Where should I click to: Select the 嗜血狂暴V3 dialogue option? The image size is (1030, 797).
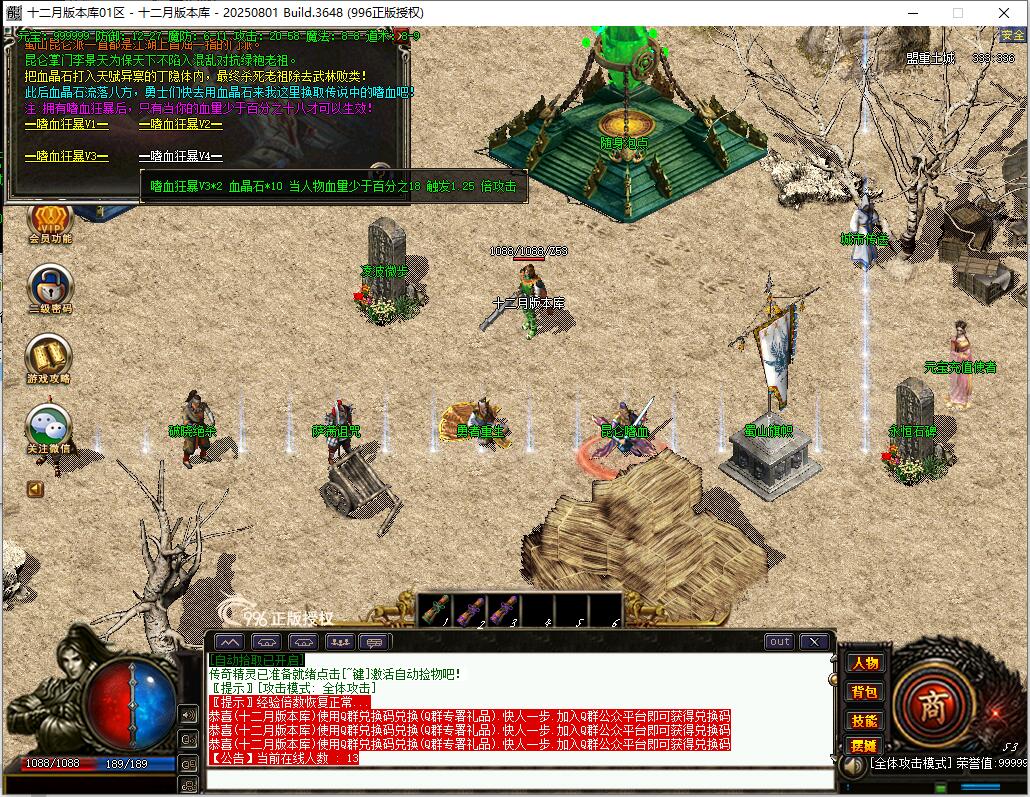(x=67, y=157)
